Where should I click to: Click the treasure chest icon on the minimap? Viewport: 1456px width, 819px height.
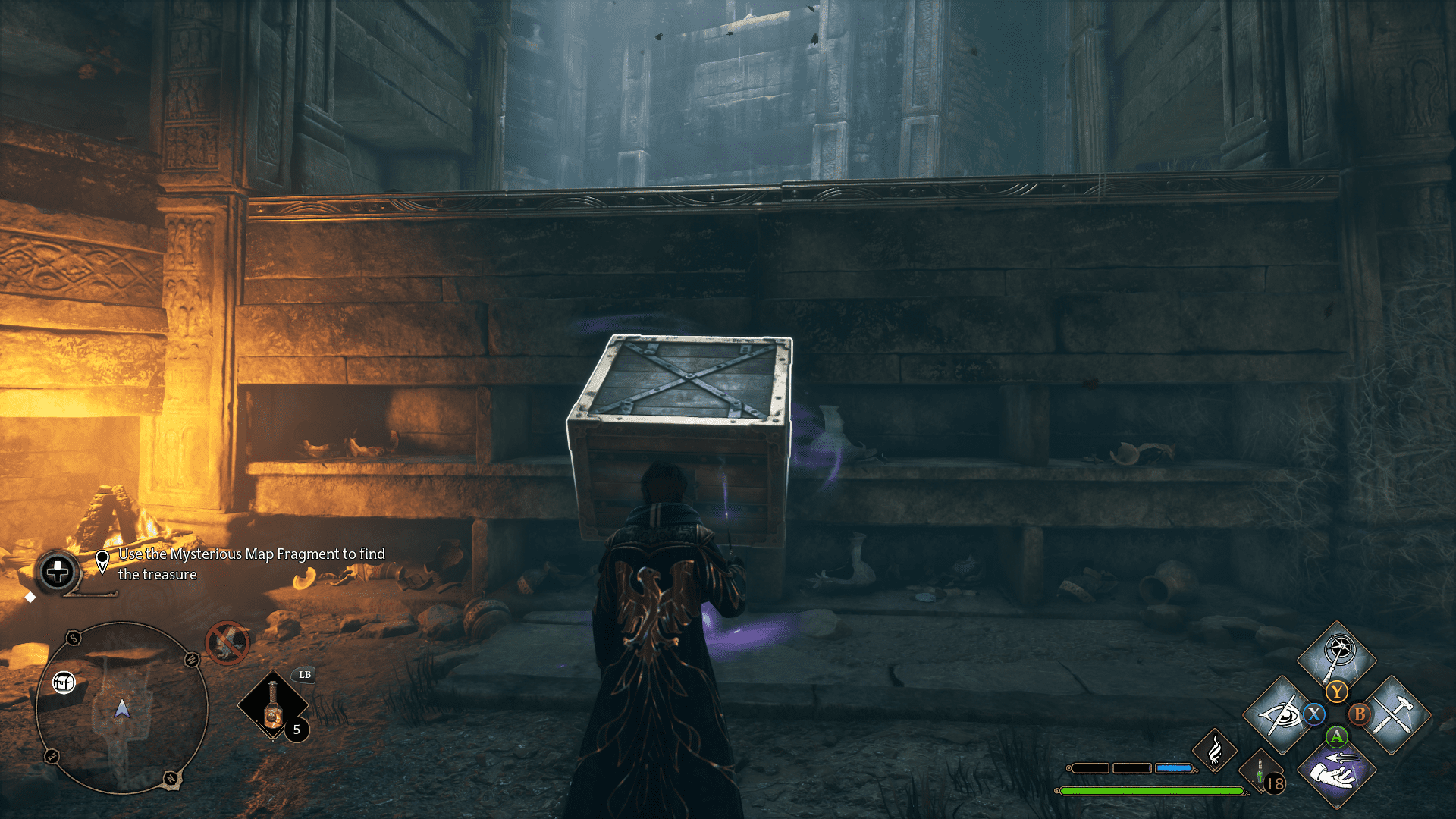[x=64, y=682]
